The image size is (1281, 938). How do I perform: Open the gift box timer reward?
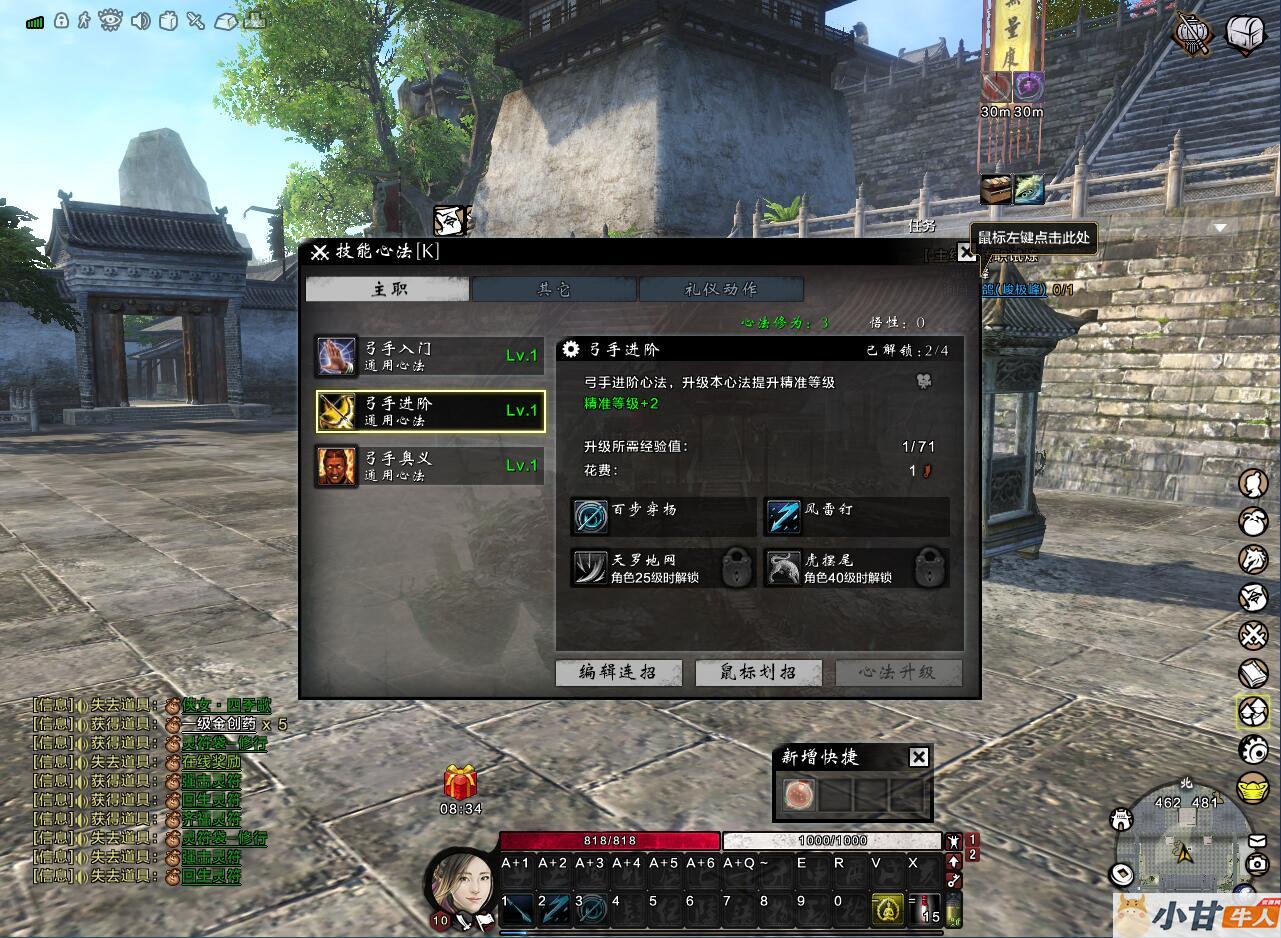(460, 783)
